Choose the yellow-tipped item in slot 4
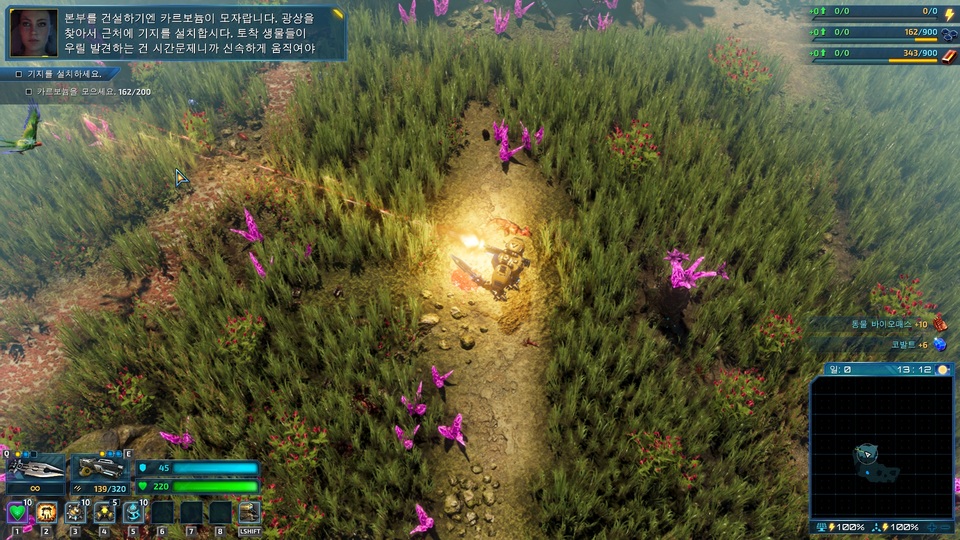 click(x=104, y=512)
